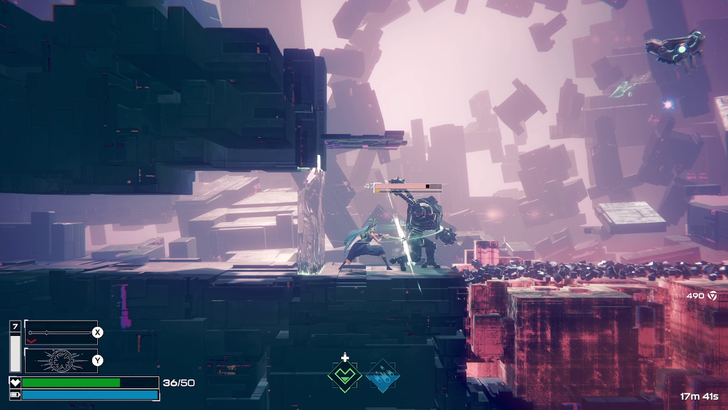The image size is (728, 410).
Task: Use the green heart healing item
Action: click(345, 378)
